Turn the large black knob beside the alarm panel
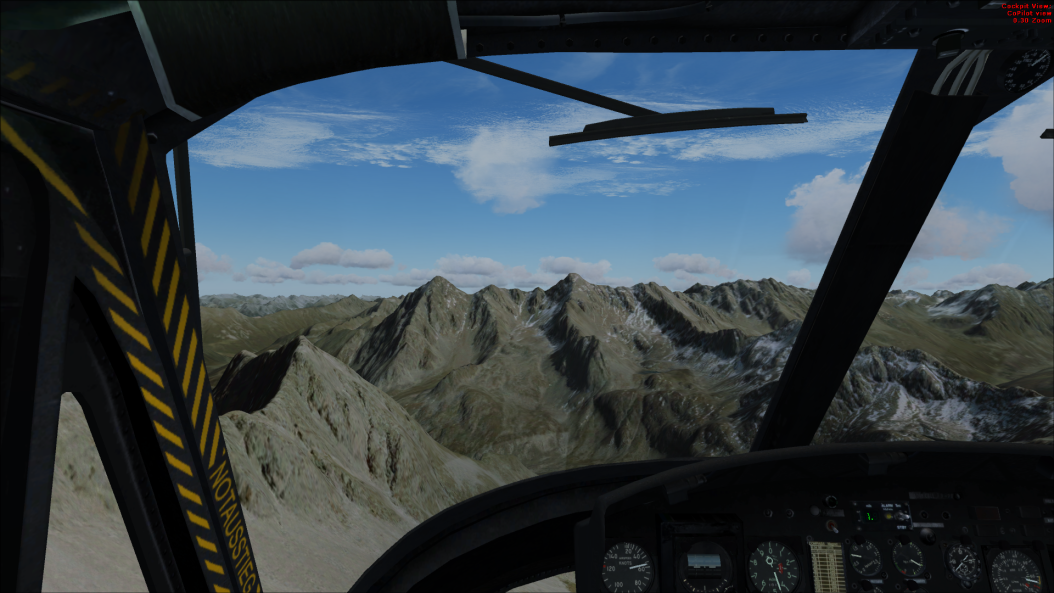1054x593 pixels. pyautogui.click(x=927, y=535)
